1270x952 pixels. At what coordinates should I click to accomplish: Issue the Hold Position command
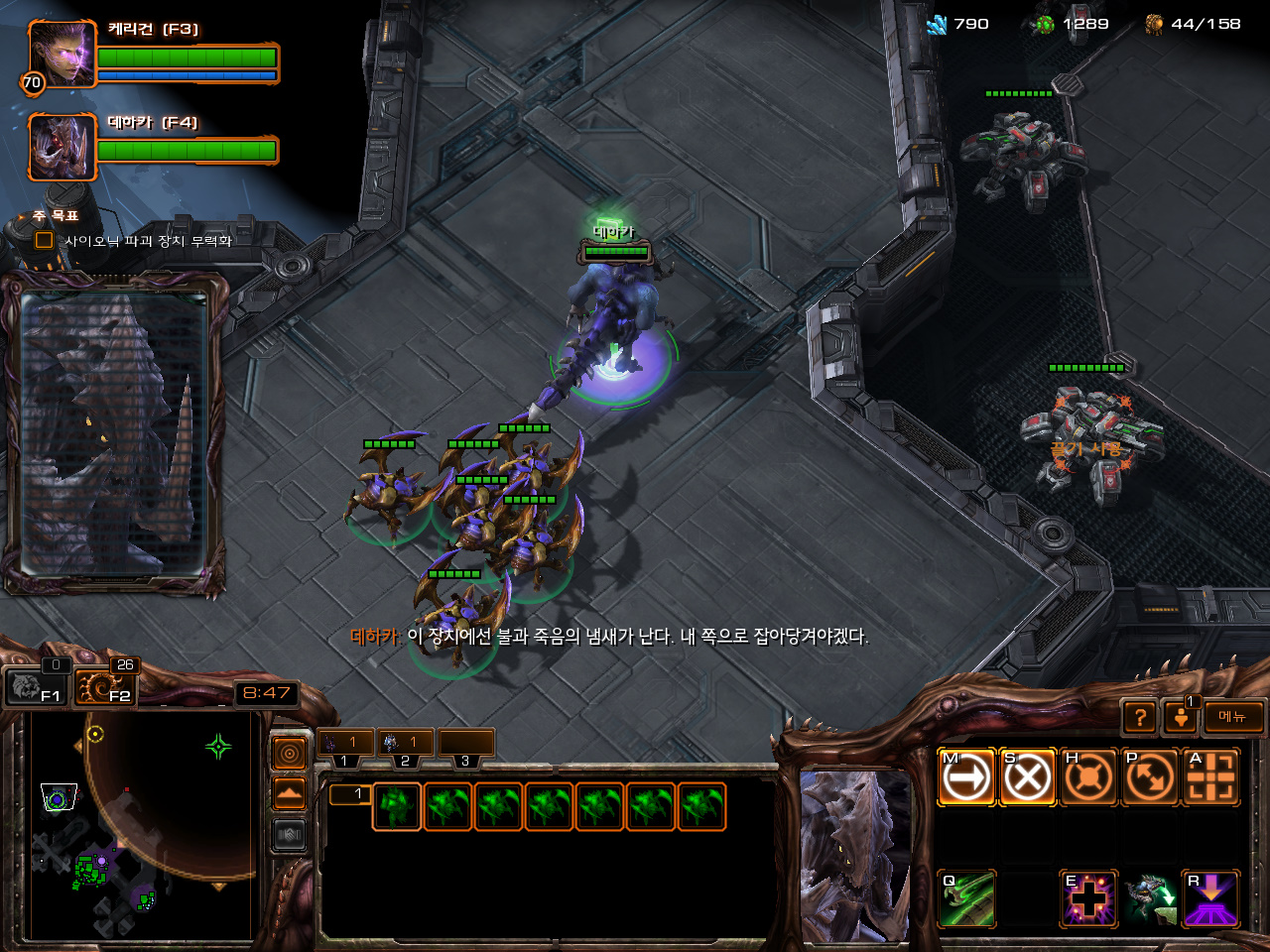(1088, 777)
